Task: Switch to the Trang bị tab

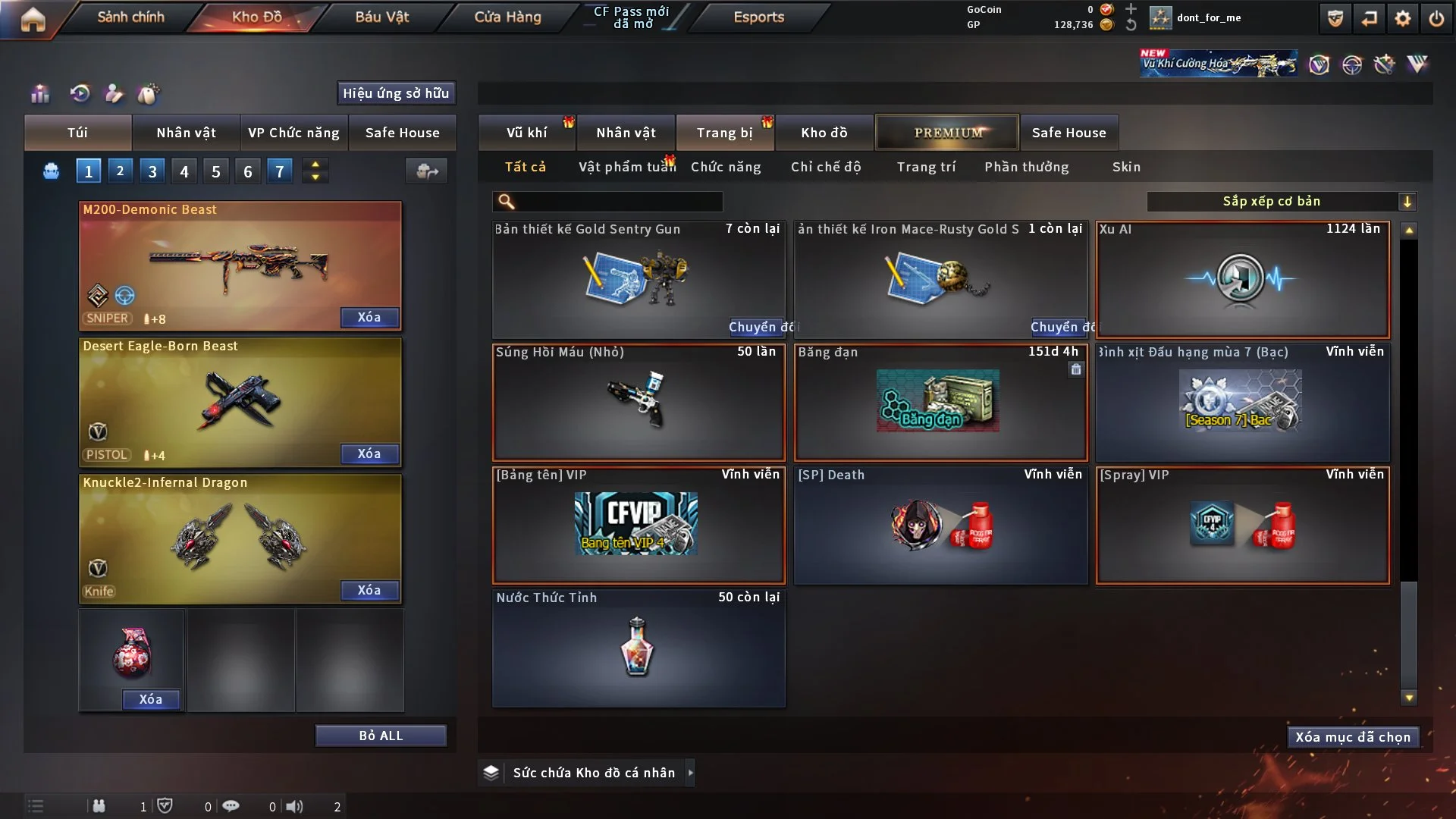Action: click(724, 133)
